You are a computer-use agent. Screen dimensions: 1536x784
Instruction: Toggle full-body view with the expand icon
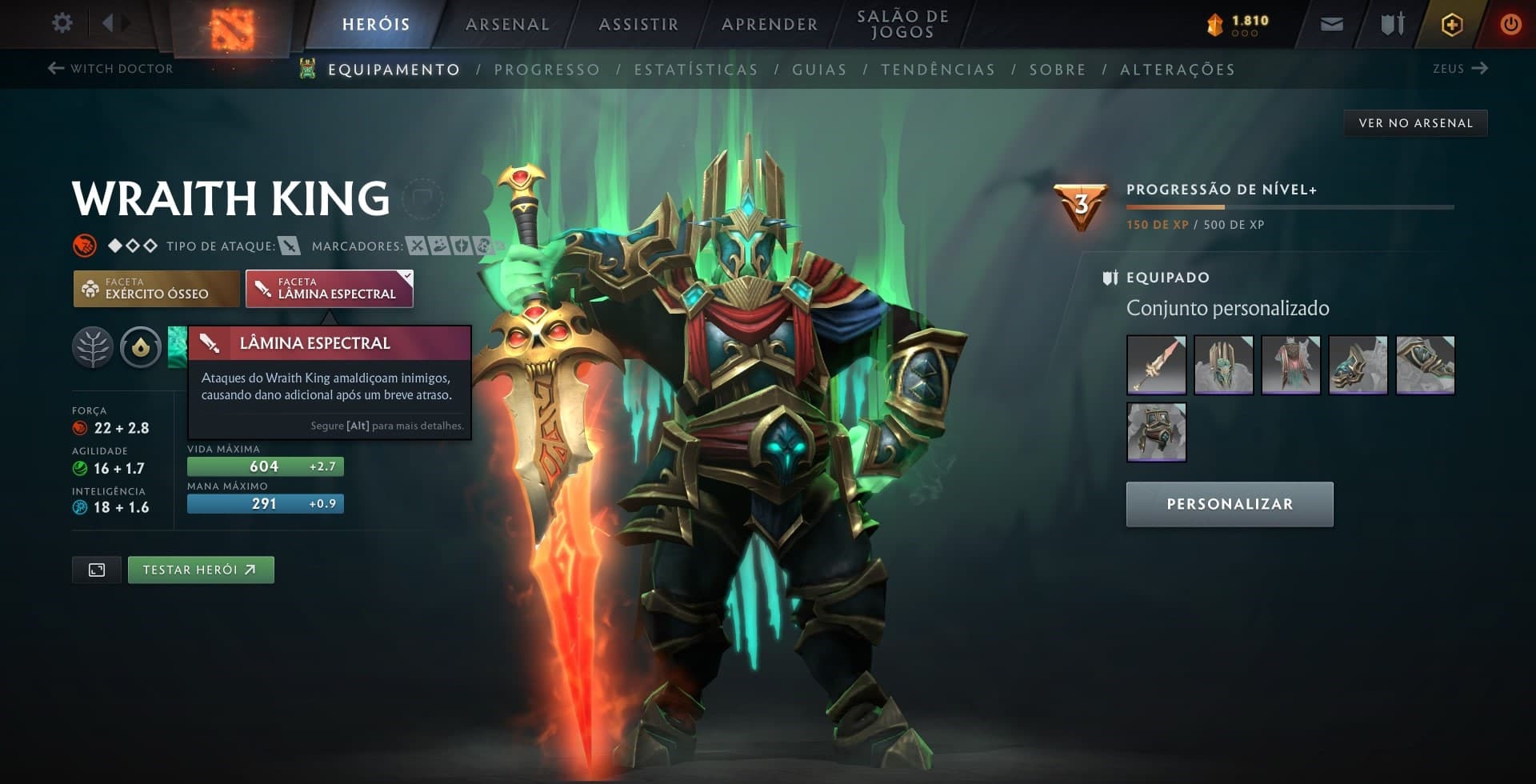click(x=96, y=570)
